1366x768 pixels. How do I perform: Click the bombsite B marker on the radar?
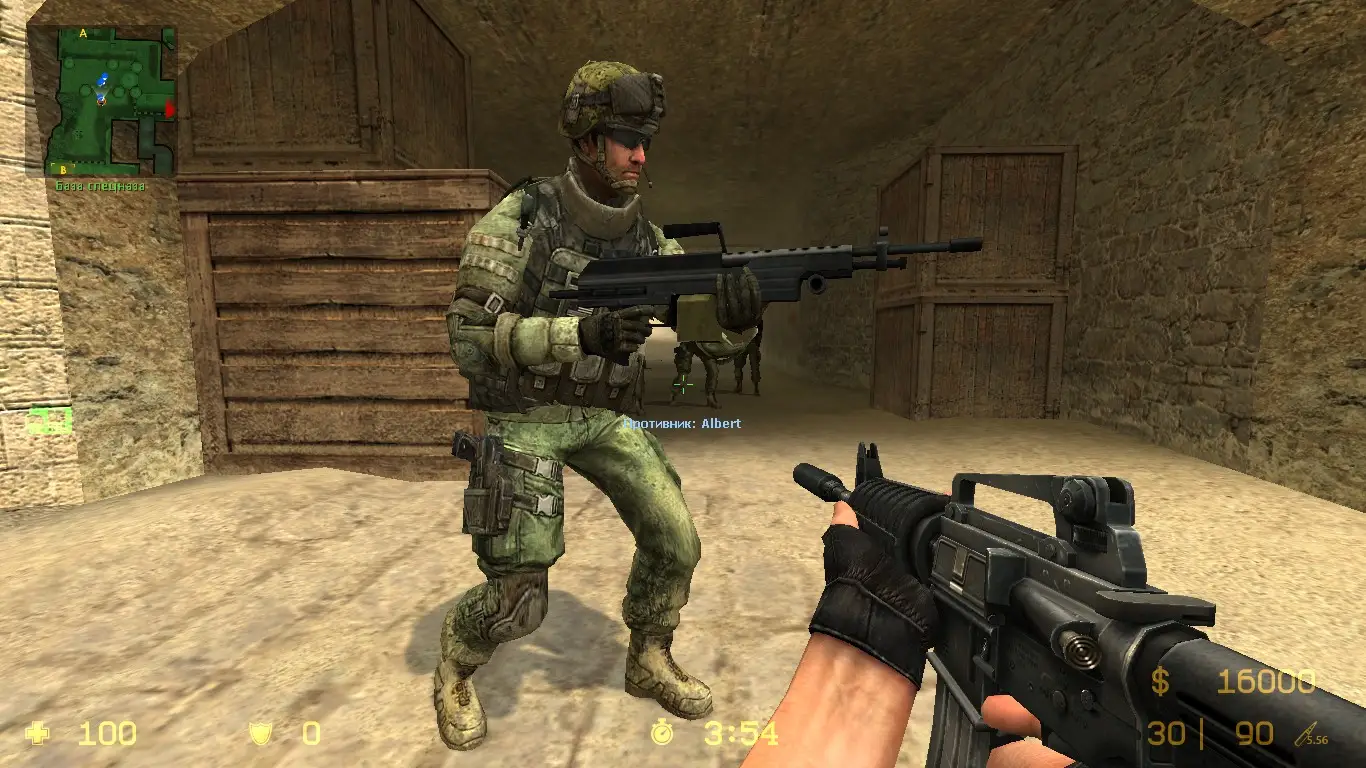[63, 170]
